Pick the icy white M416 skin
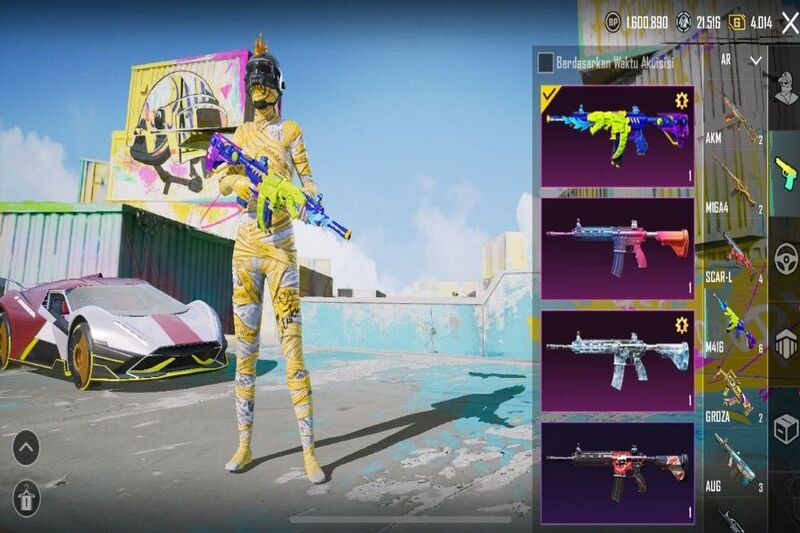The image size is (800, 533). click(617, 359)
